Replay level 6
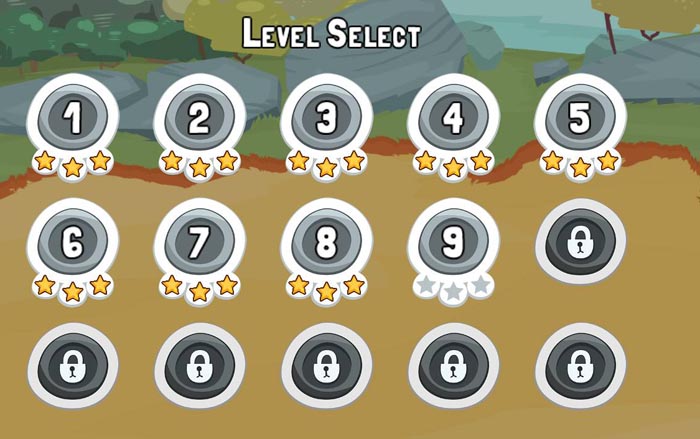The width and height of the screenshot is (700, 439). pyautogui.click(x=73, y=244)
